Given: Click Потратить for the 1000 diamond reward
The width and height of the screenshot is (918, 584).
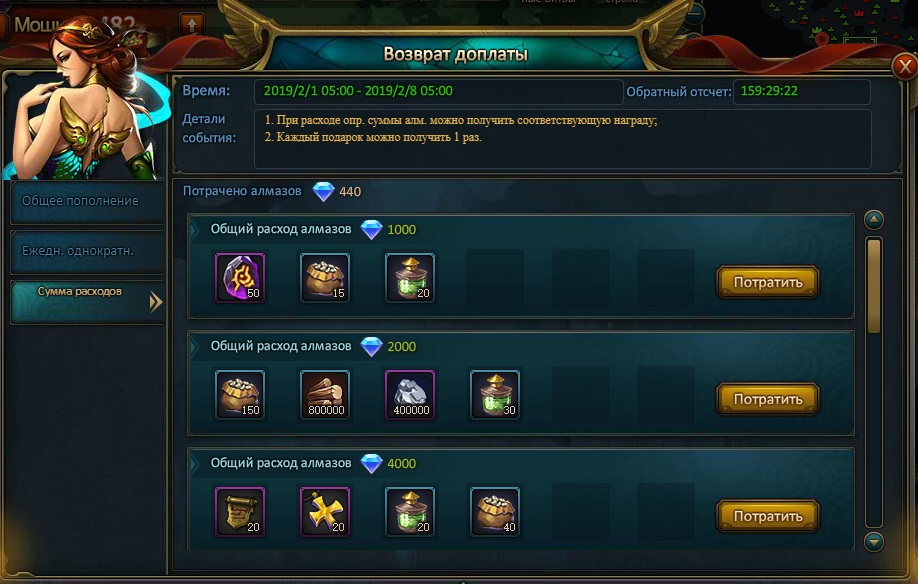Looking at the screenshot, I should pyautogui.click(x=768, y=282).
